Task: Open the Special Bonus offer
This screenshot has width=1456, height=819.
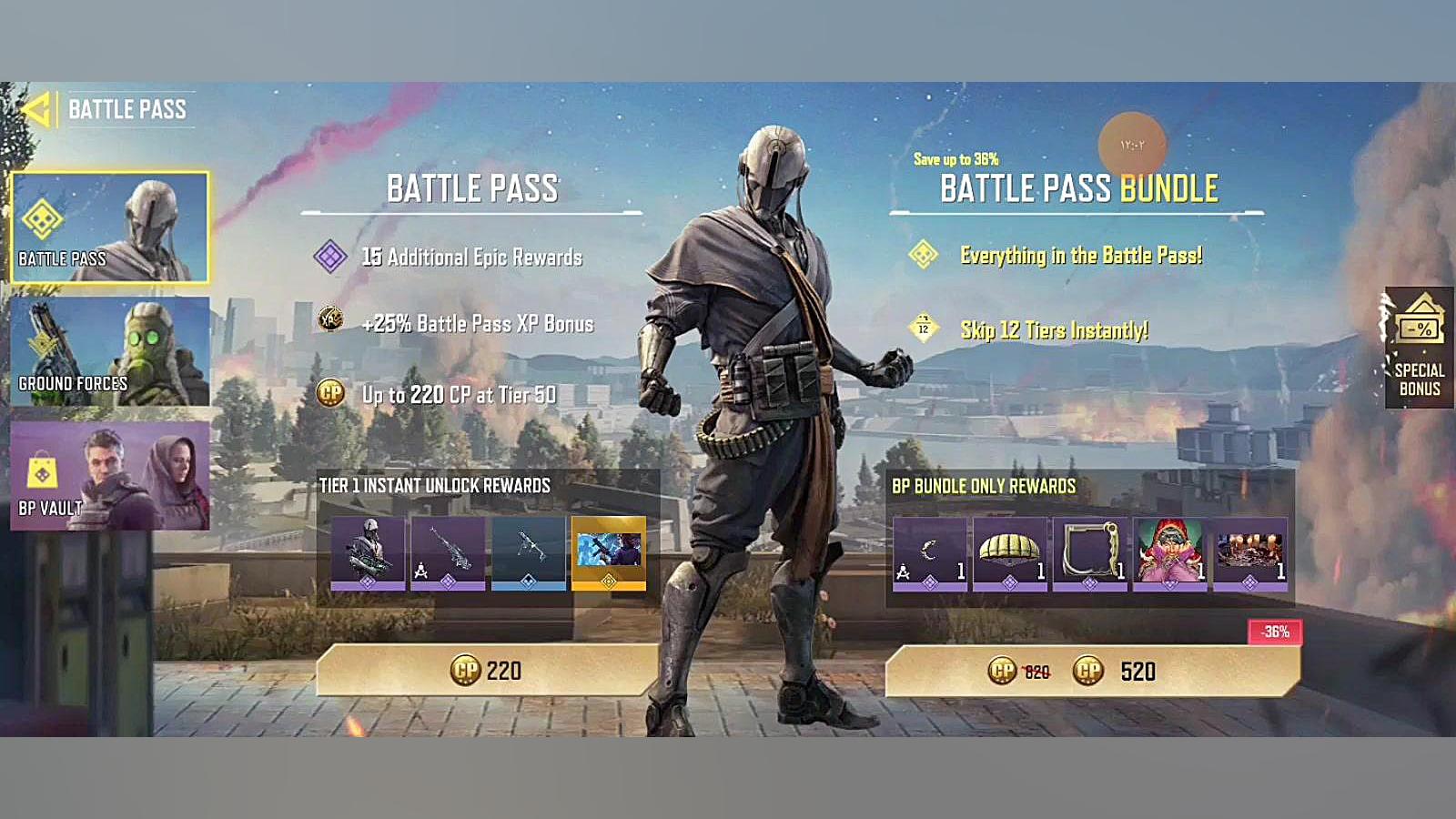Action: (1419, 348)
